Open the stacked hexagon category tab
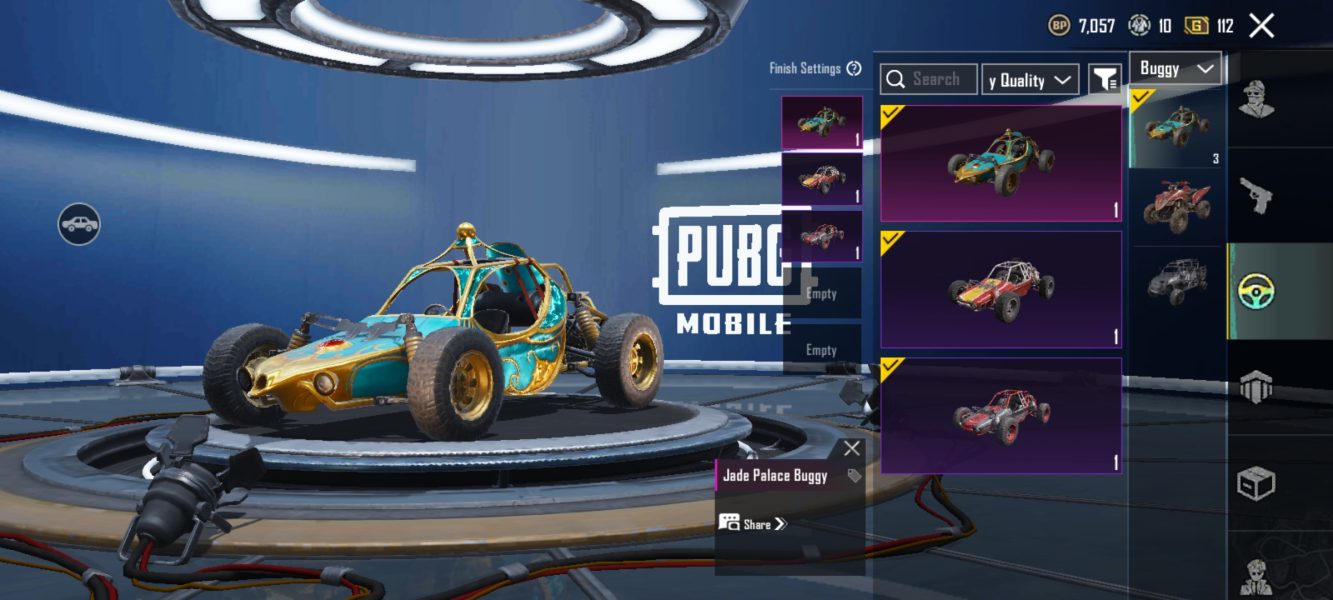 point(1257,387)
